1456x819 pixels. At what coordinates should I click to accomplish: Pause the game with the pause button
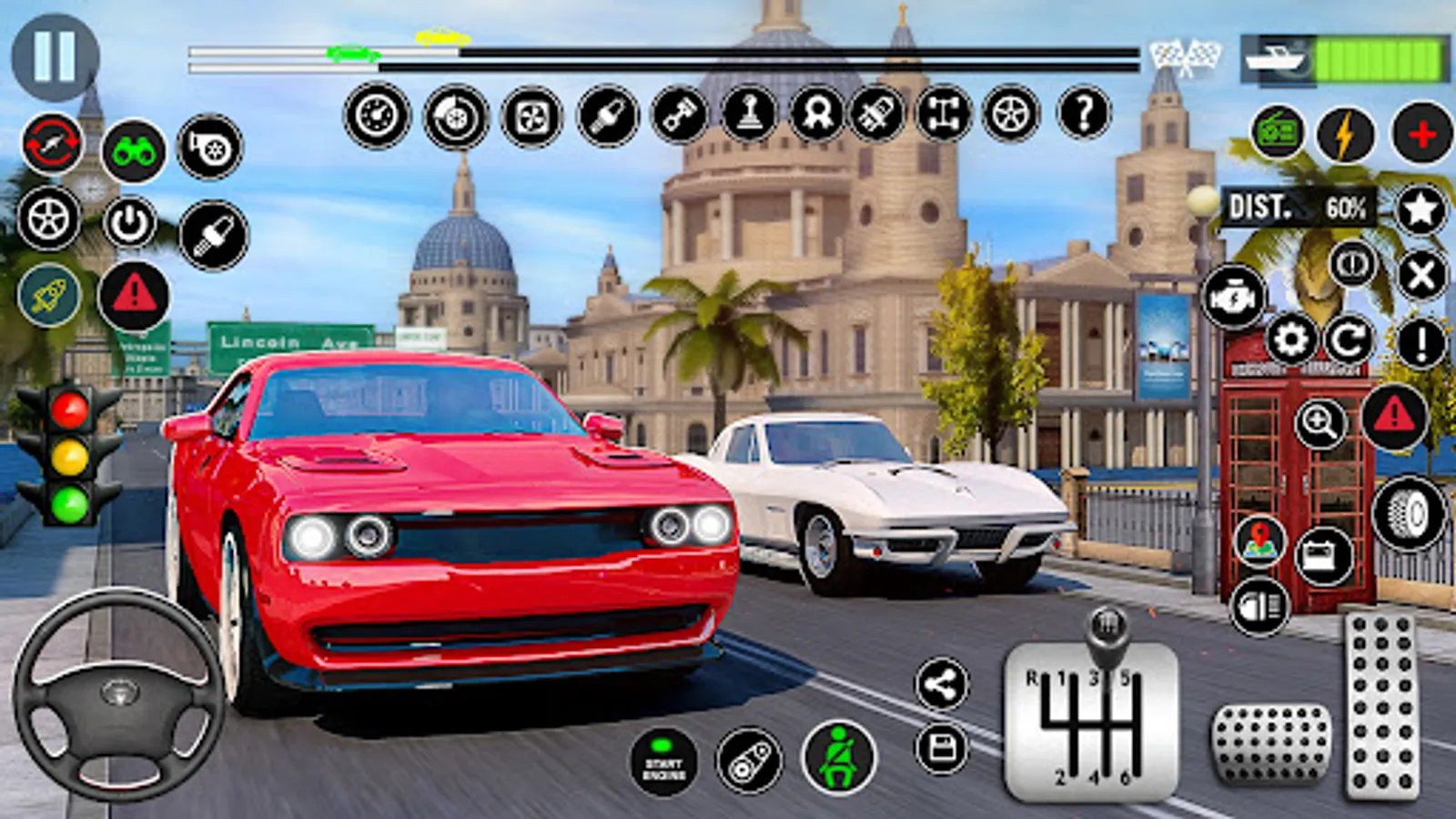(x=55, y=56)
